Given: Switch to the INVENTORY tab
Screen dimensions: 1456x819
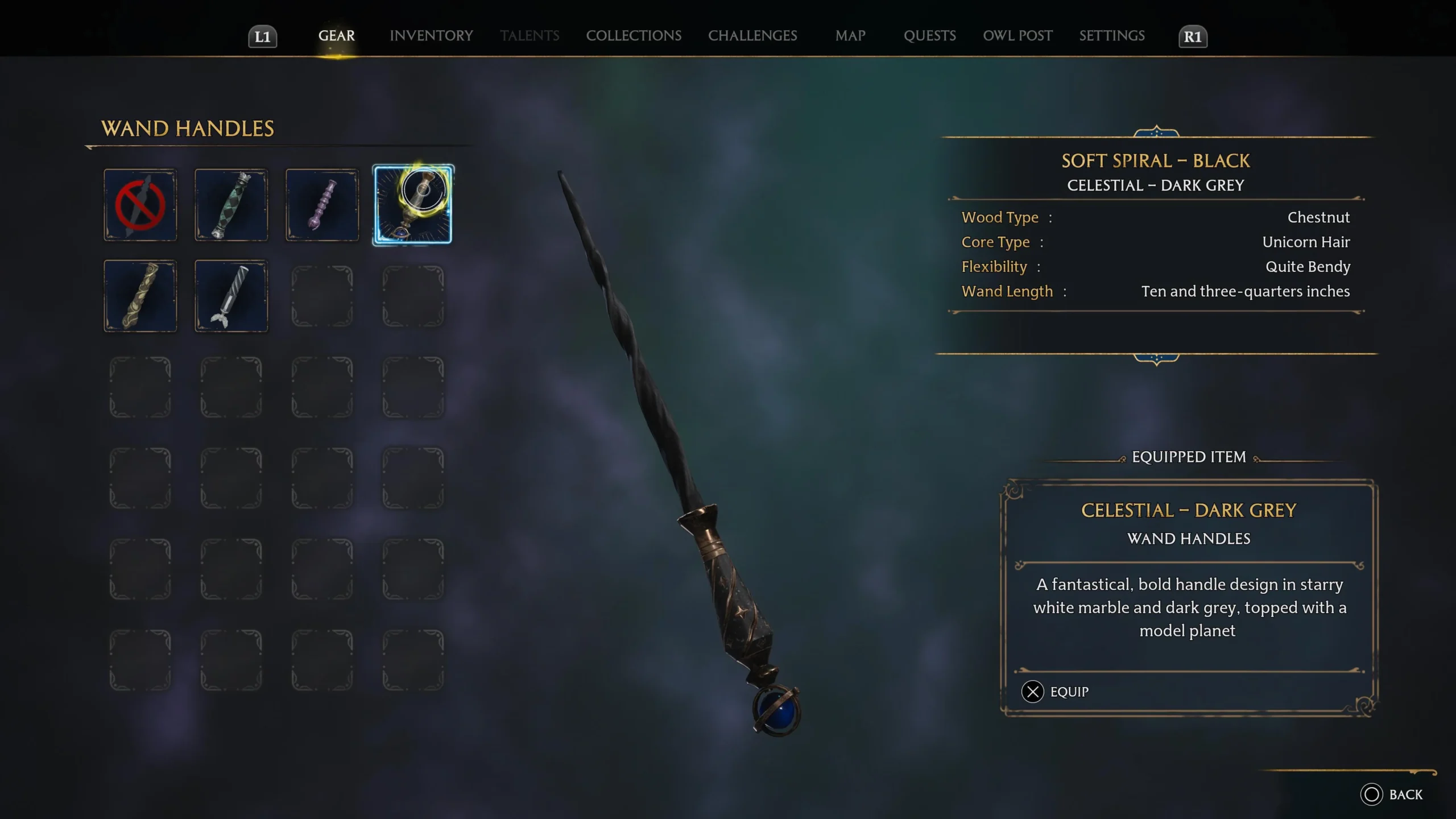Looking at the screenshot, I should point(431,35).
